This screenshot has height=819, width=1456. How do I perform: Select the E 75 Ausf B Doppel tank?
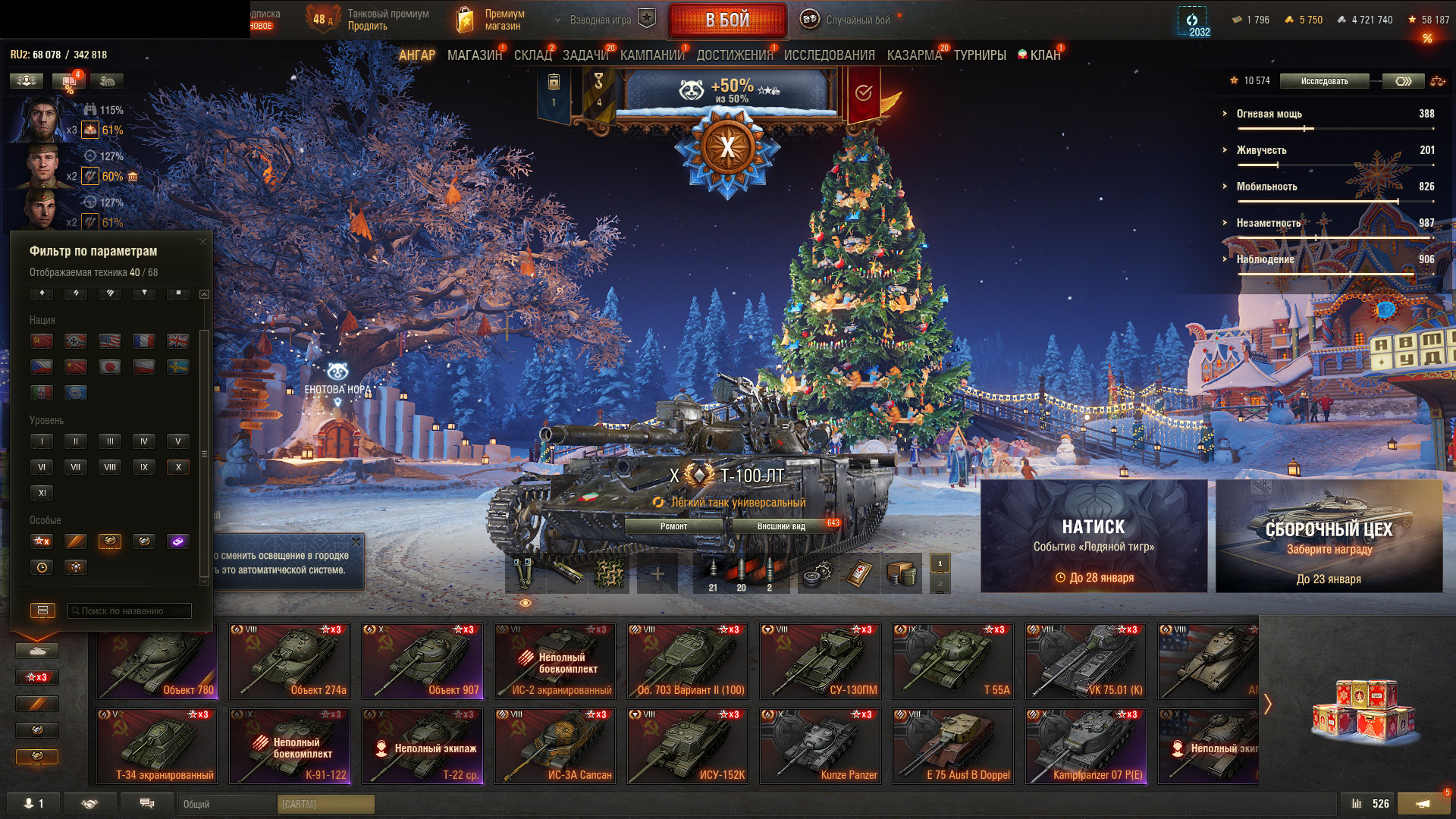point(953,745)
